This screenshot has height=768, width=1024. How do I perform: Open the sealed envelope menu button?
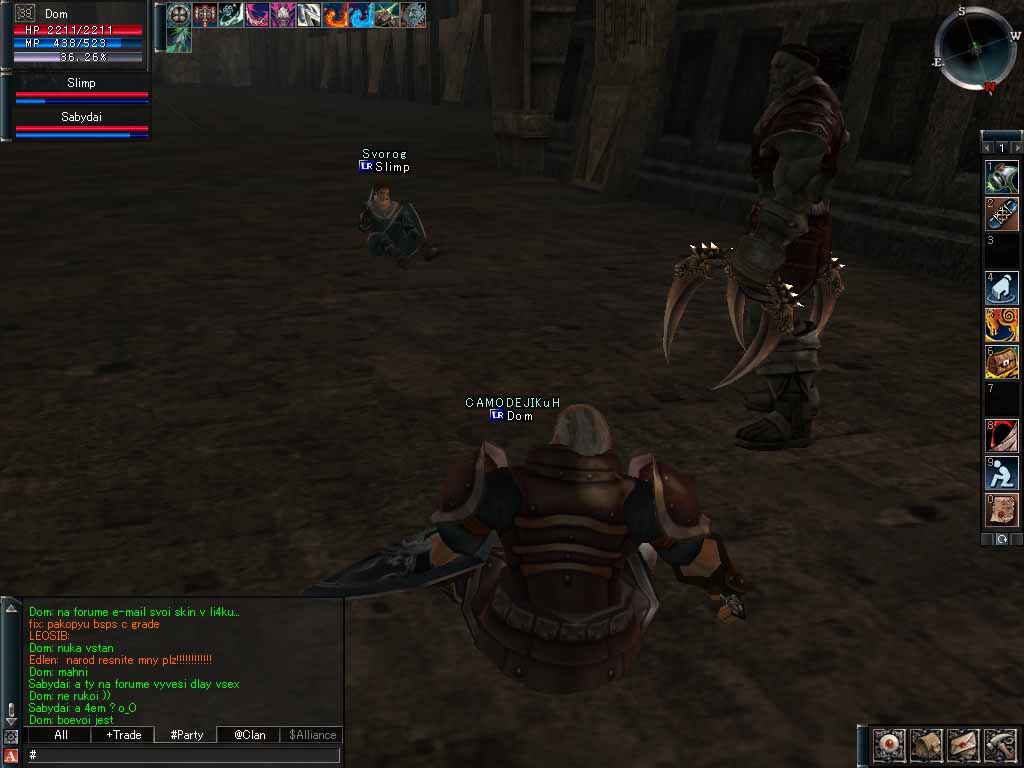click(x=962, y=745)
